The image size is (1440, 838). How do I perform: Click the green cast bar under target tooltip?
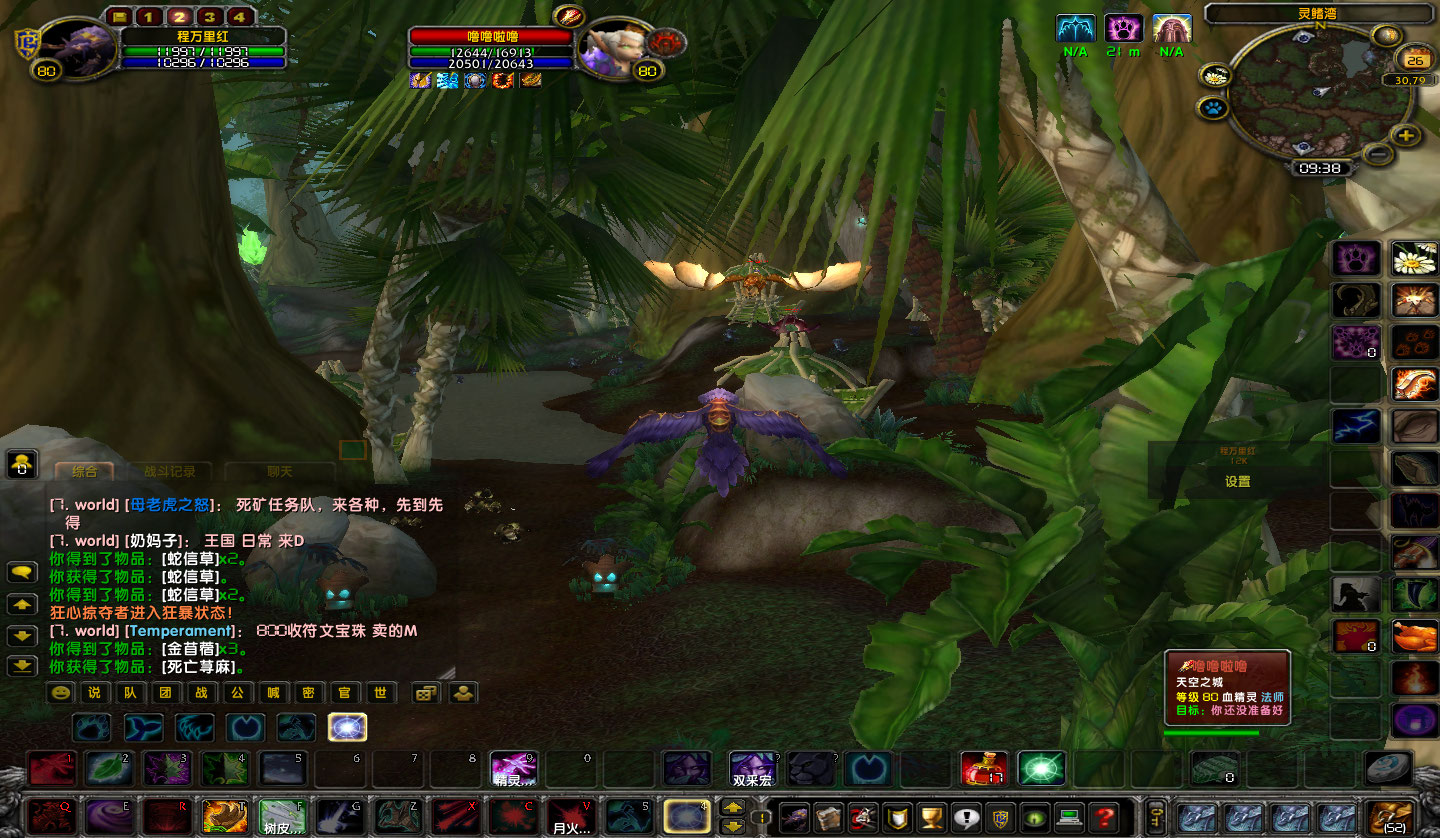pyautogui.click(x=1210, y=733)
